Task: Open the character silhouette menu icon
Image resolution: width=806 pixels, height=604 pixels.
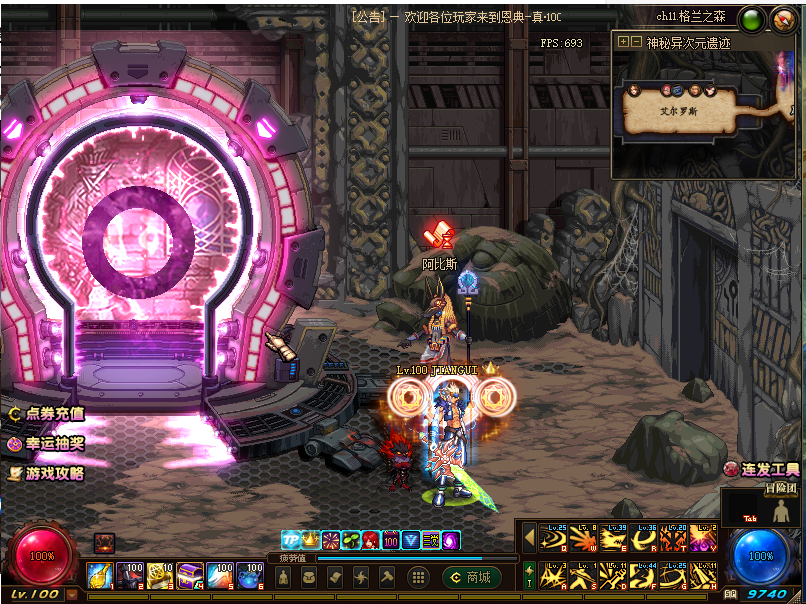Action: pos(284,577)
